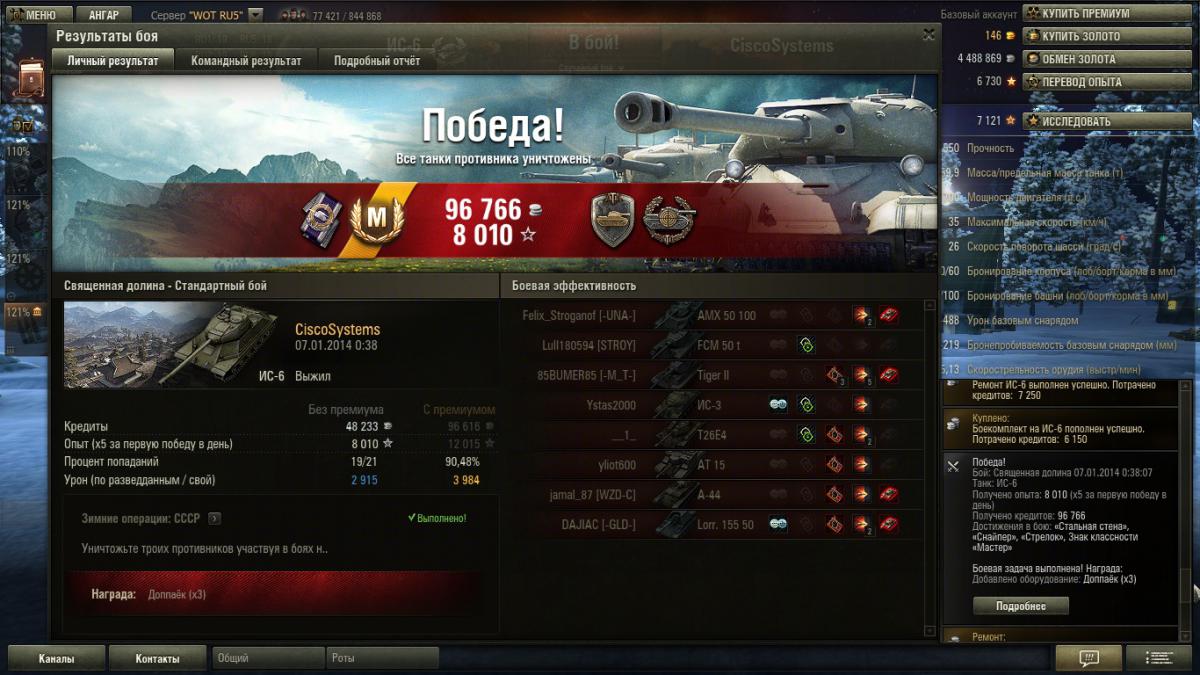Image resolution: width=1200 pixels, height=675 pixels.
Task: Open the Контакты list
Action: [x=157, y=659]
